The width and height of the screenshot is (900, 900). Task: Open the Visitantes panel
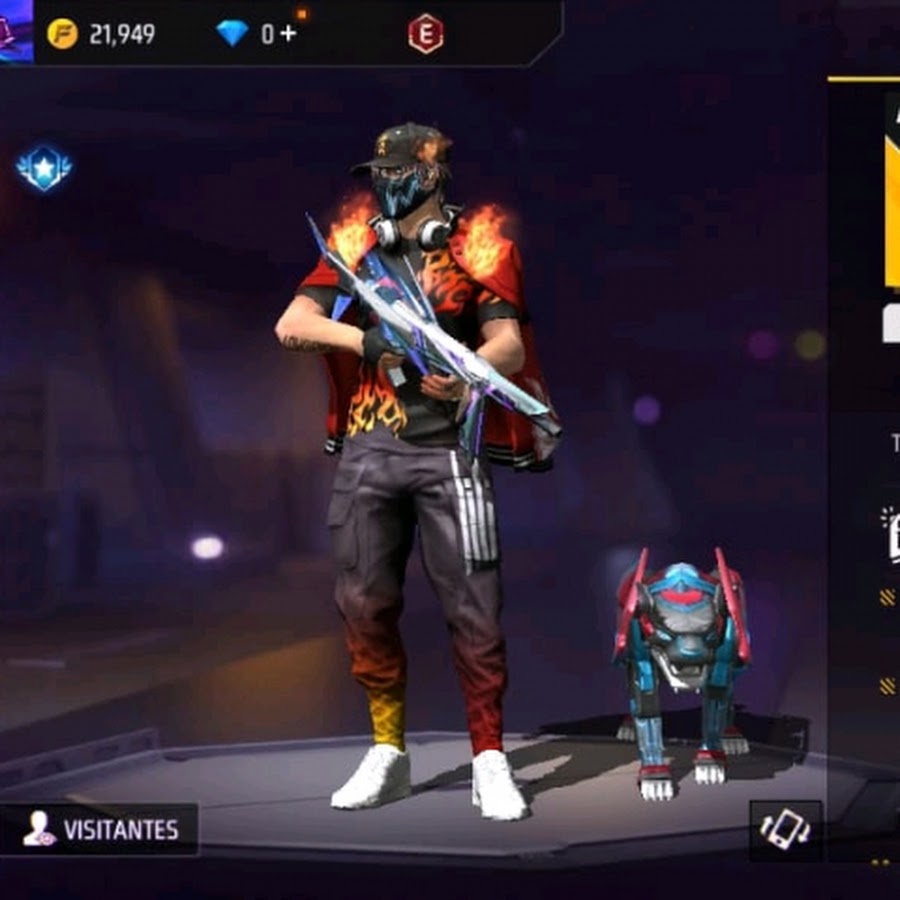99,829
